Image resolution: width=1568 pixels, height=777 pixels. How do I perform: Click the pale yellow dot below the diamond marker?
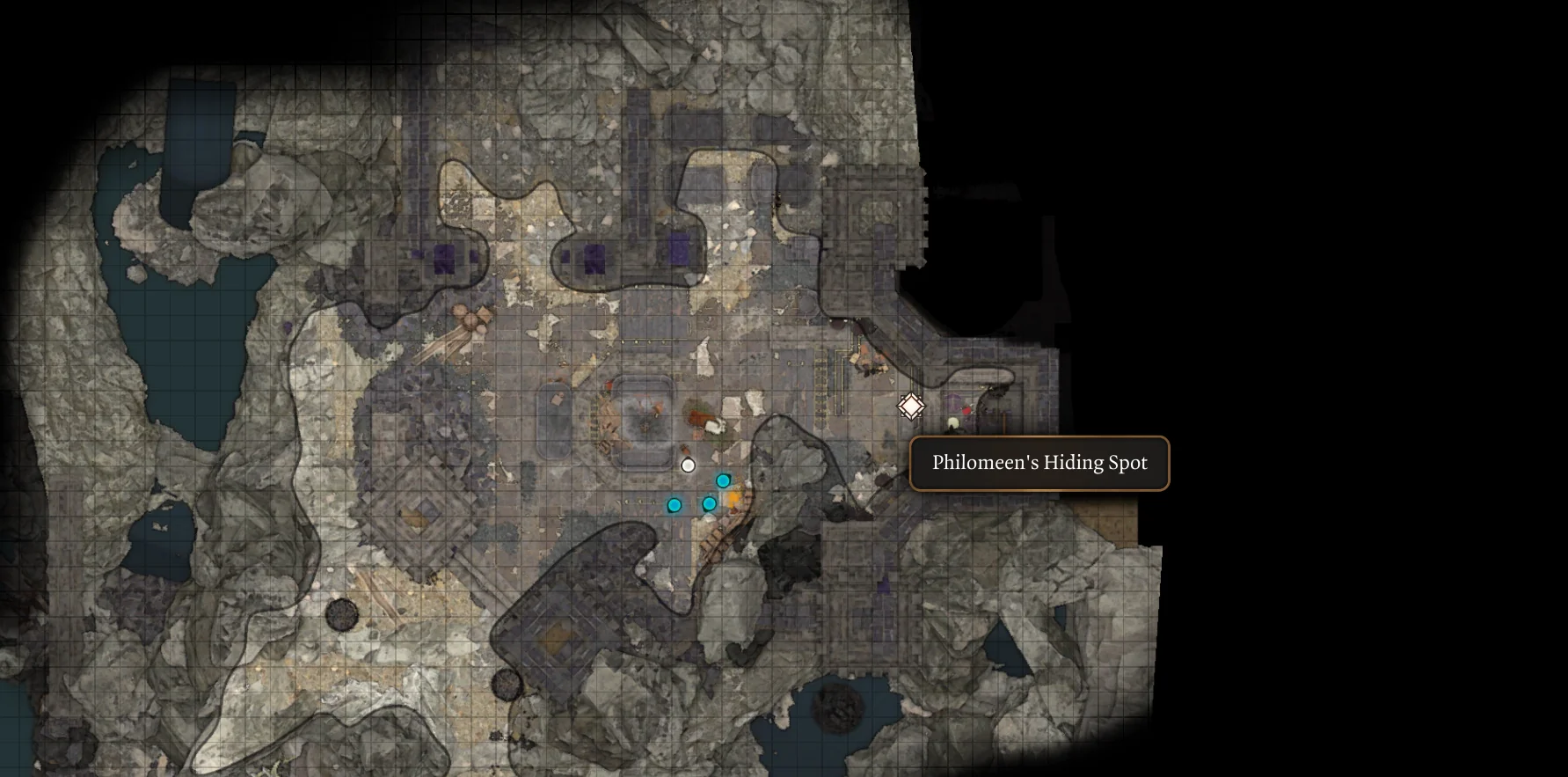[952, 422]
